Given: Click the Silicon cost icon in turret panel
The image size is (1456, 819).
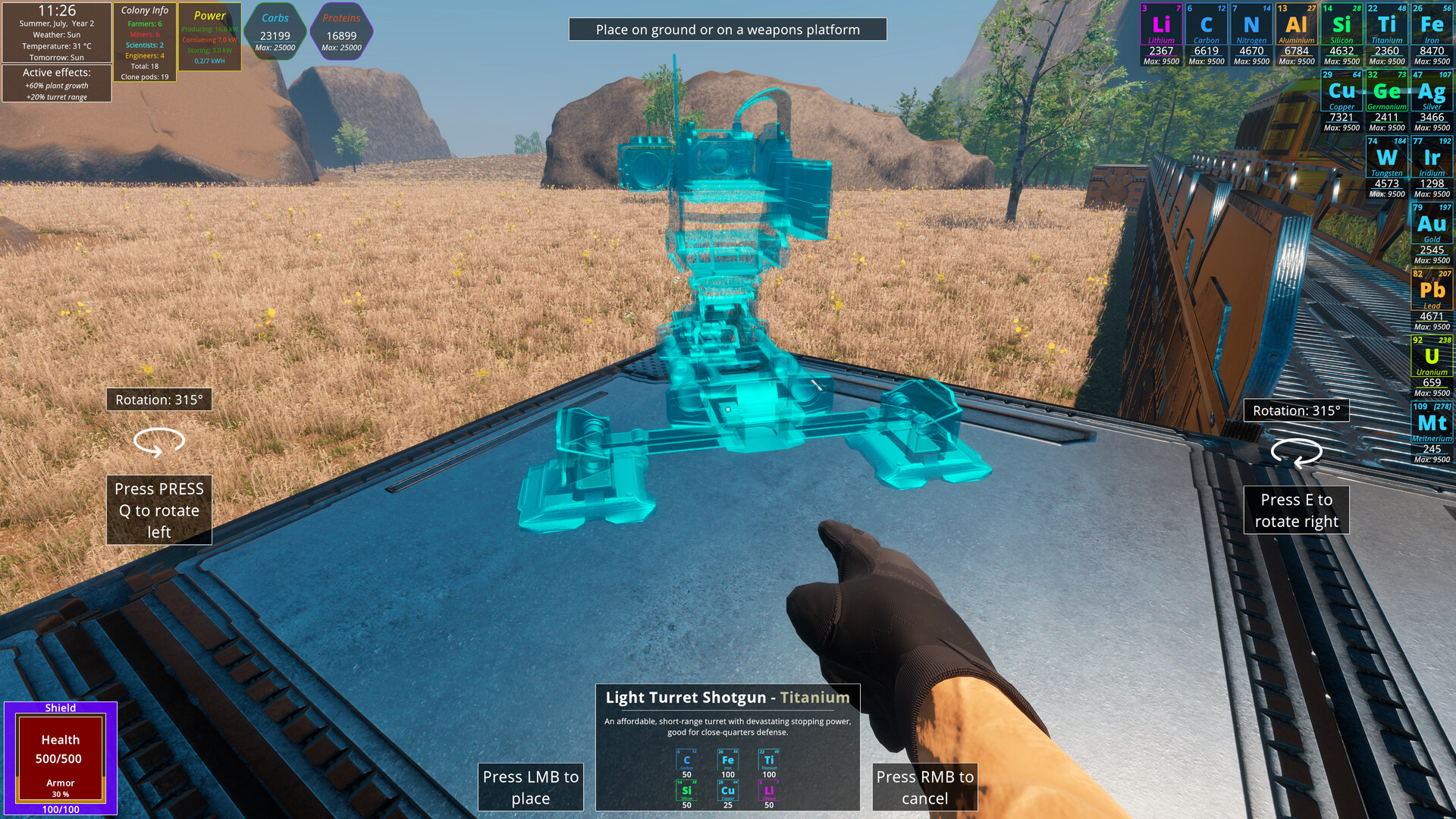Looking at the screenshot, I should [x=686, y=789].
